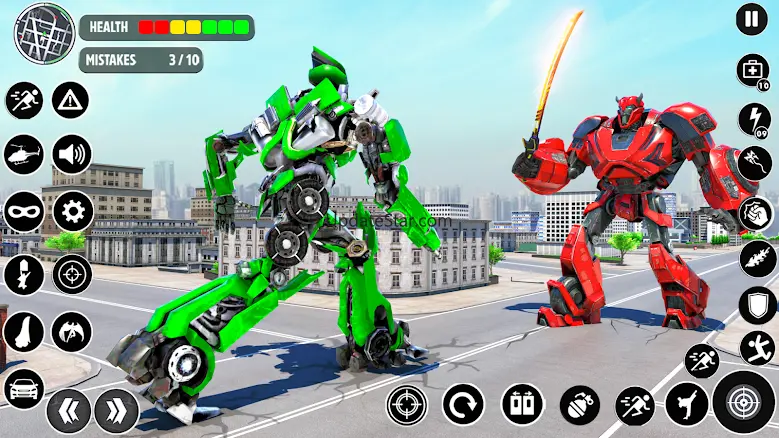
Task: Use the medkit health pack
Action: click(x=751, y=70)
